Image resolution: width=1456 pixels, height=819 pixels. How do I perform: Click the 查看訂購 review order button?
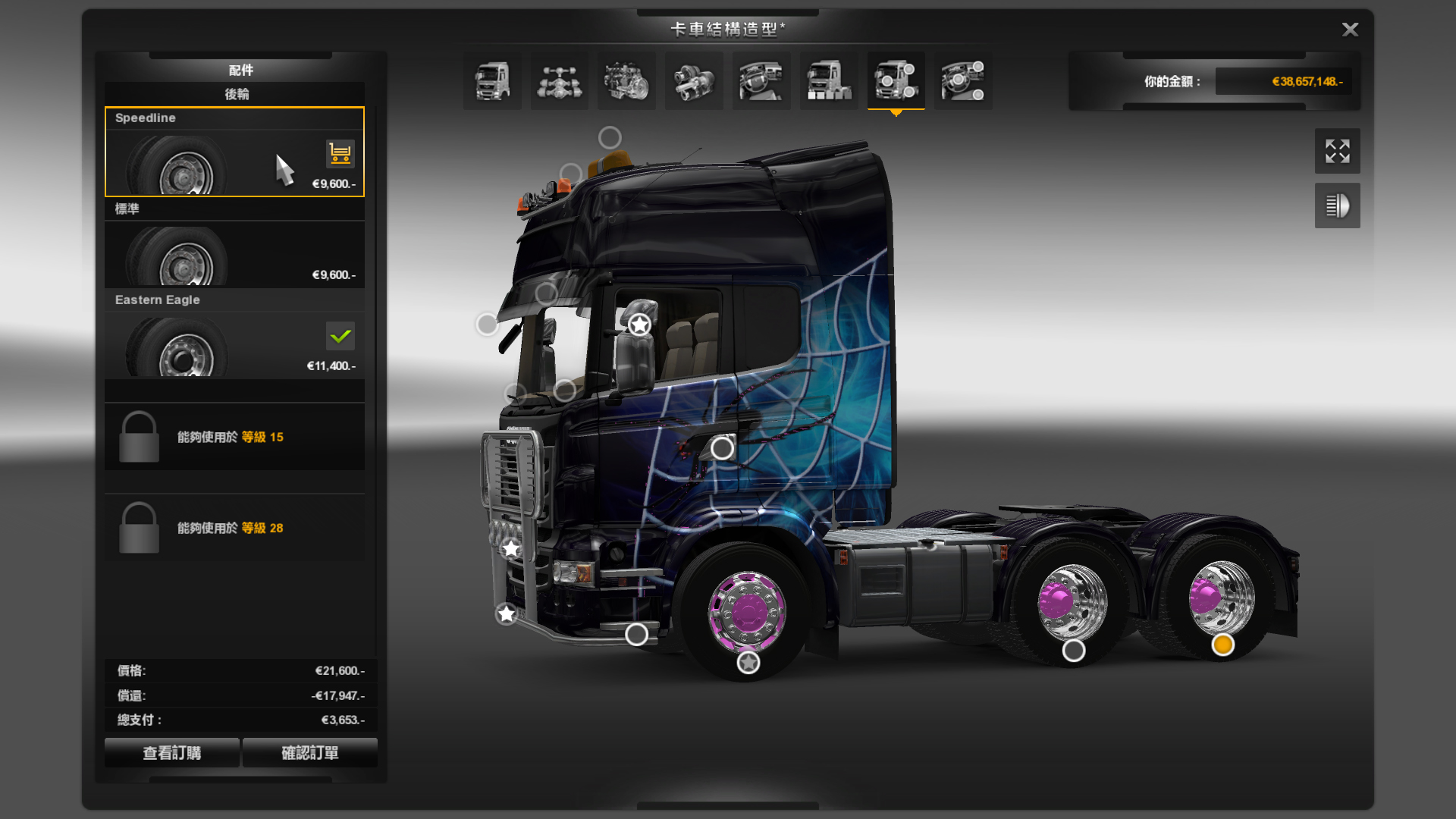172,753
